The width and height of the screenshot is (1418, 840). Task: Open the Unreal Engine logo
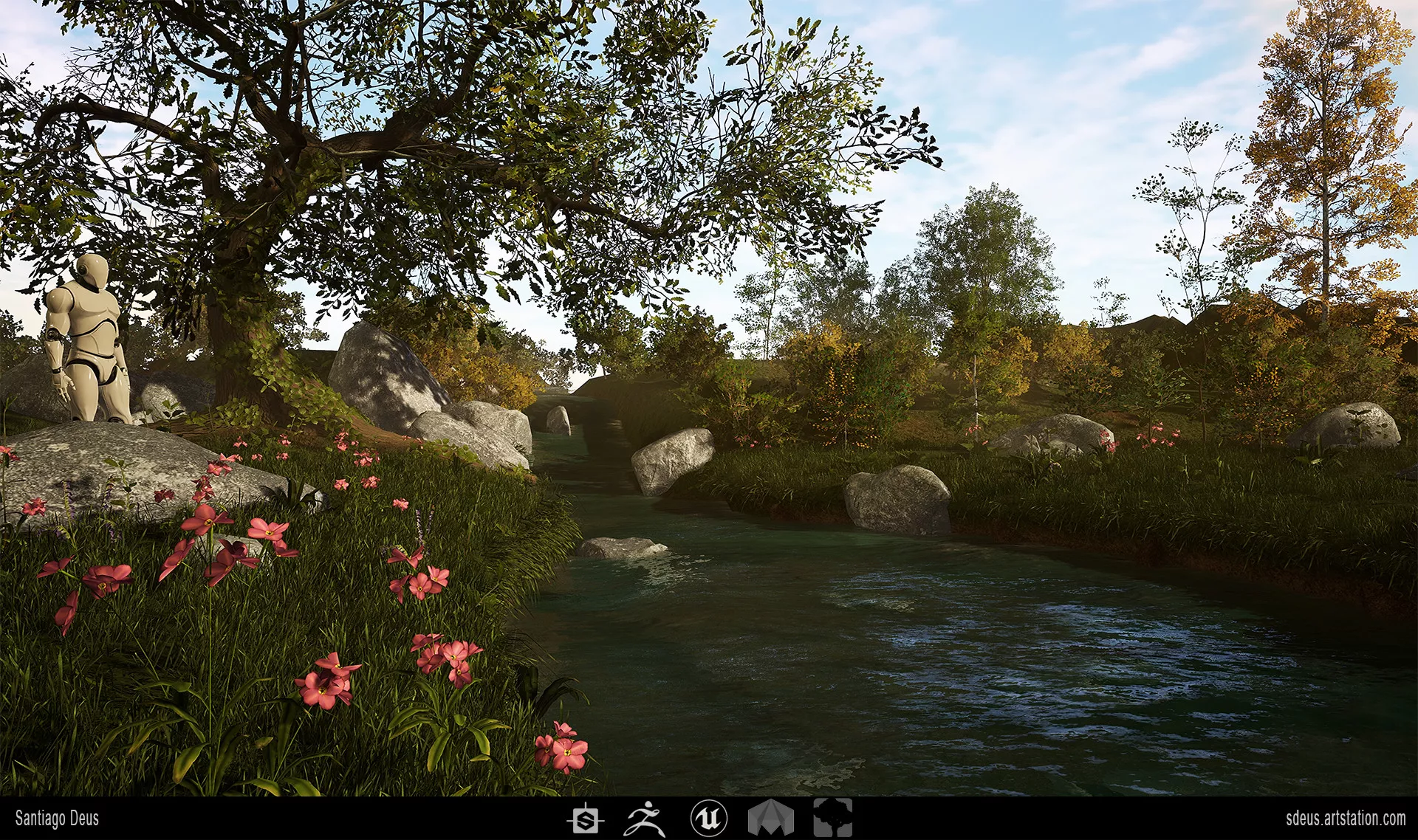pyautogui.click(x=708, y=819)
